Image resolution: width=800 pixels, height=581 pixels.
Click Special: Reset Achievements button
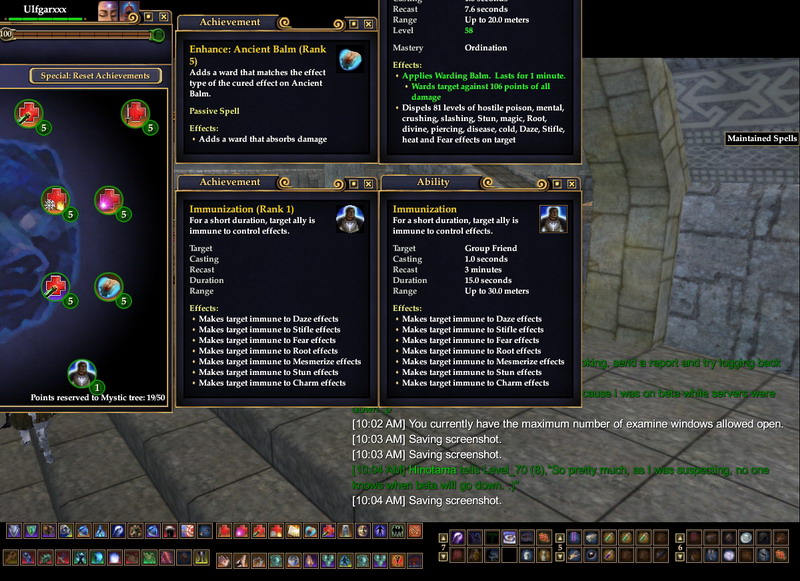point(95,75)
